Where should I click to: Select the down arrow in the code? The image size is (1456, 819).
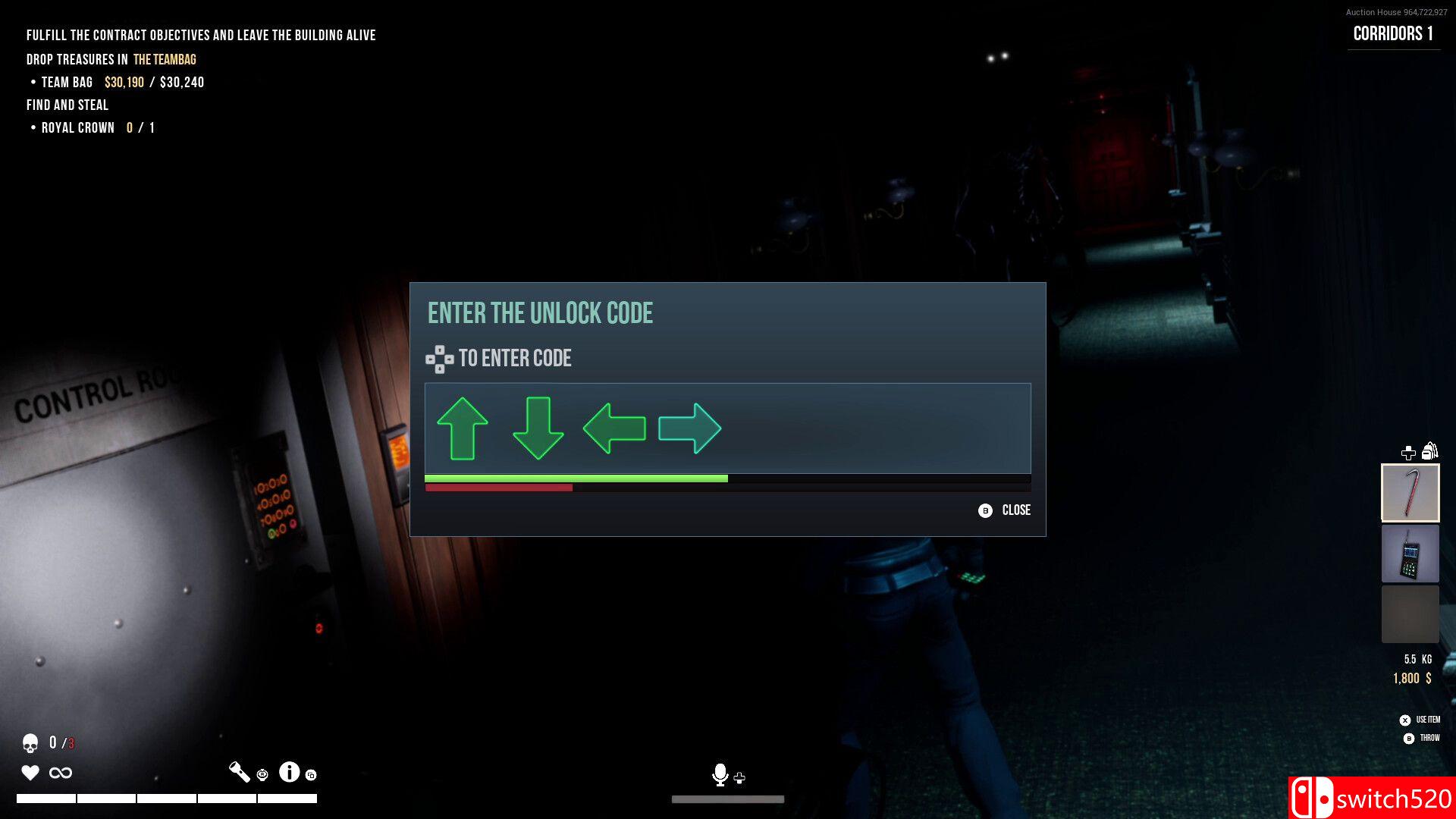(538, 428)
